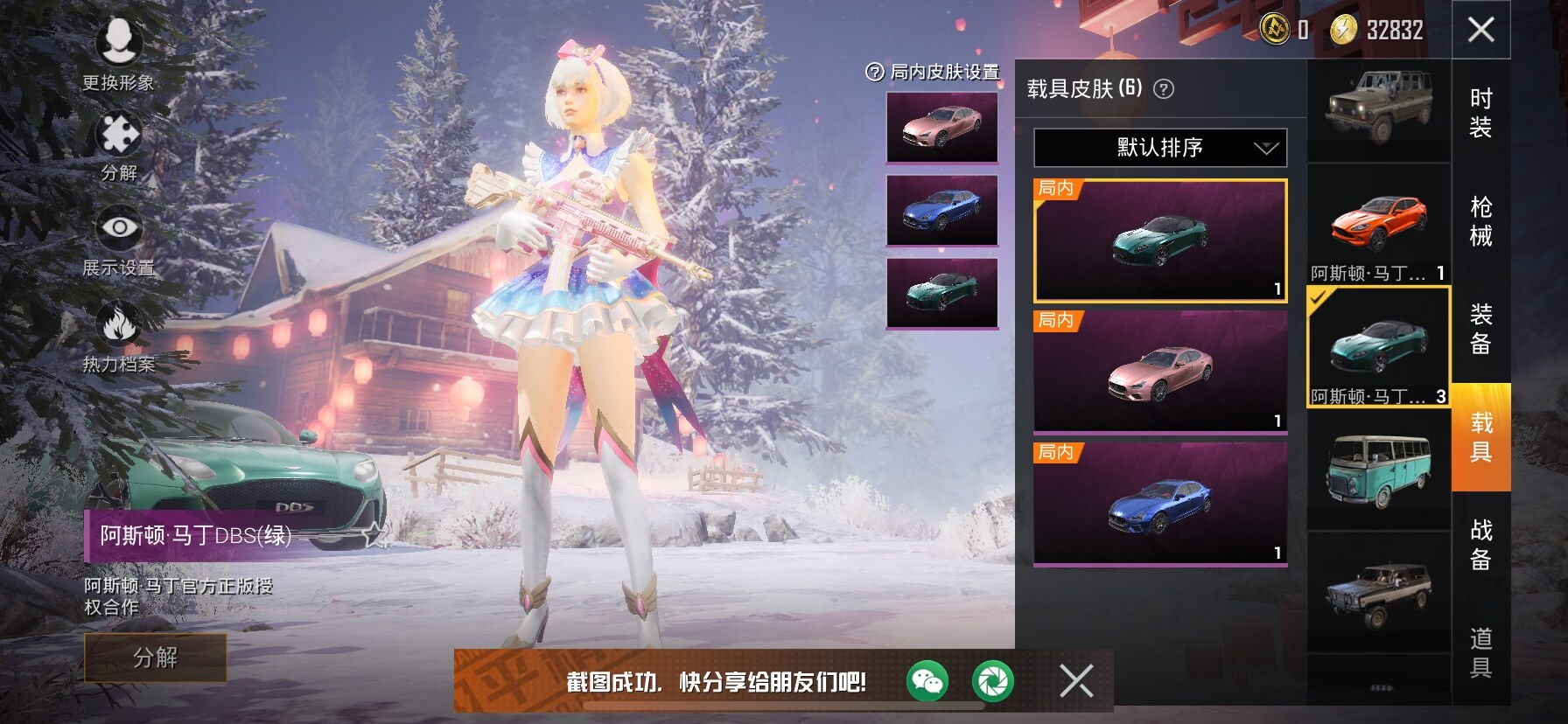The width and height of the screenshot is (1568, 724).
Task: Select the green Aston Martin skin card
Action: [1160, 240]
